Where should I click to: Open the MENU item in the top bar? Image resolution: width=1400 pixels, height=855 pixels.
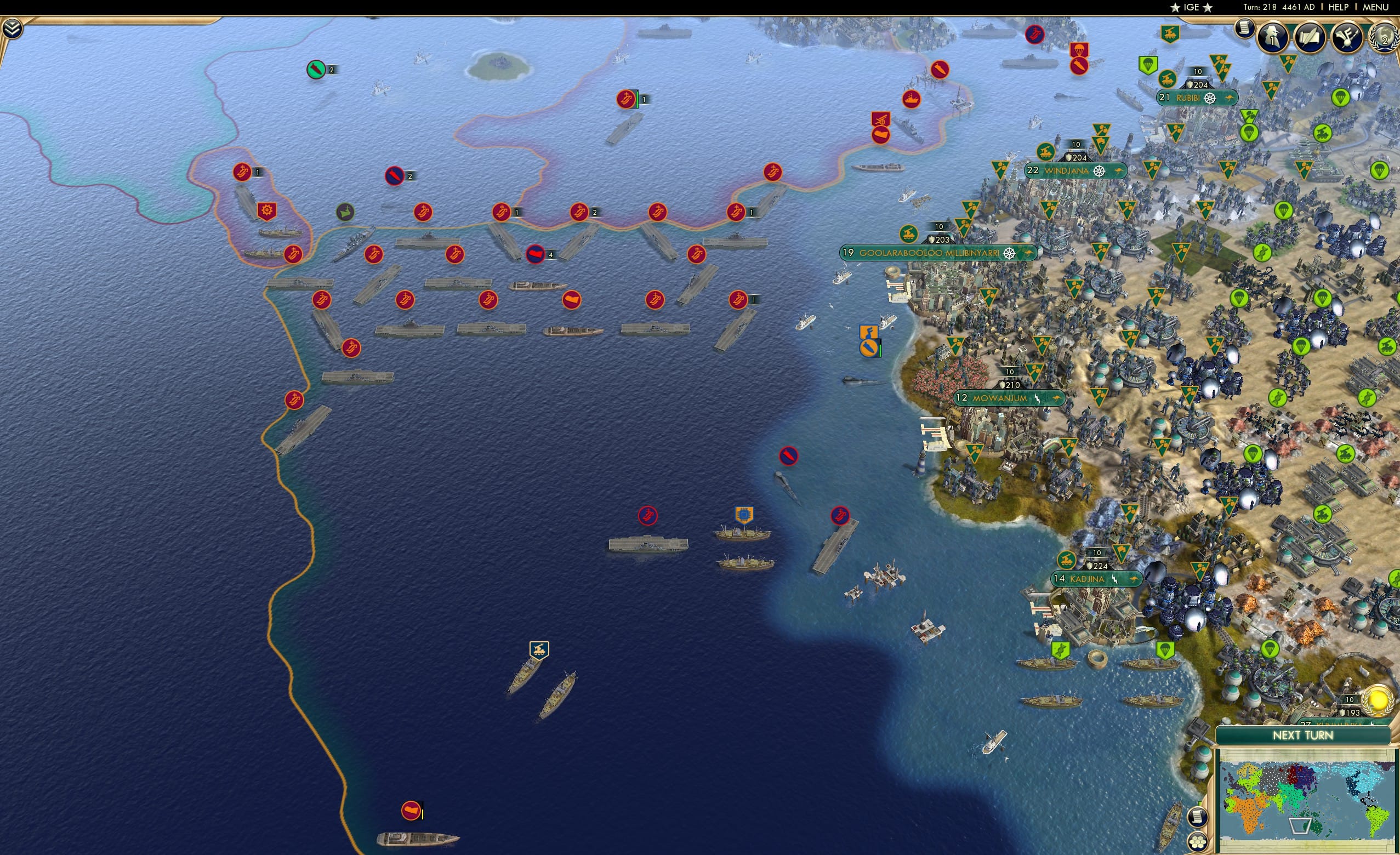tap(1375, 7)
